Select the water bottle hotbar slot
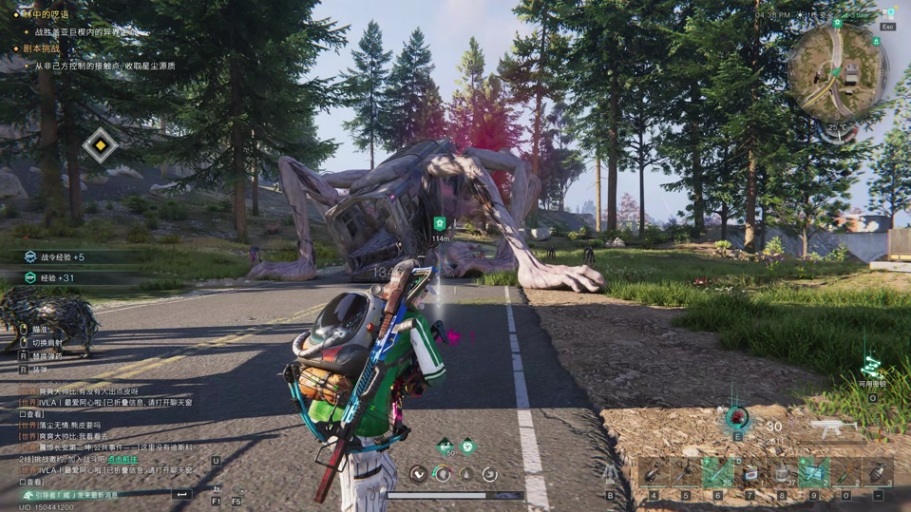Screen dimensions: 911x512 pyautogui.click(x=782, y=472)
